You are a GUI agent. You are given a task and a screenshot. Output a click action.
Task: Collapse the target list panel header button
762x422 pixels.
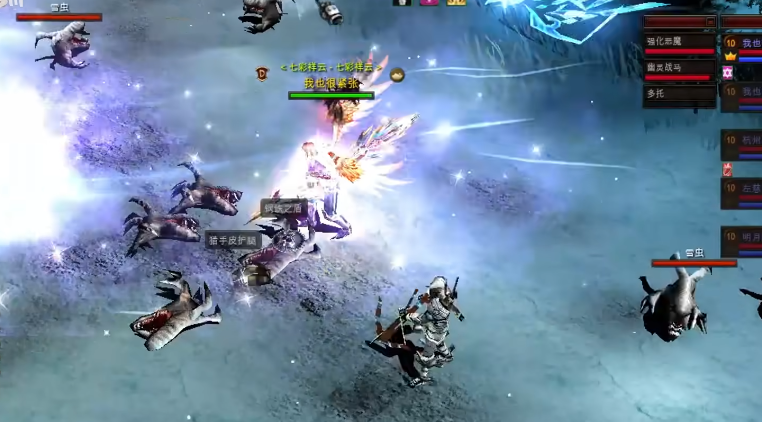tap(711, 21)
